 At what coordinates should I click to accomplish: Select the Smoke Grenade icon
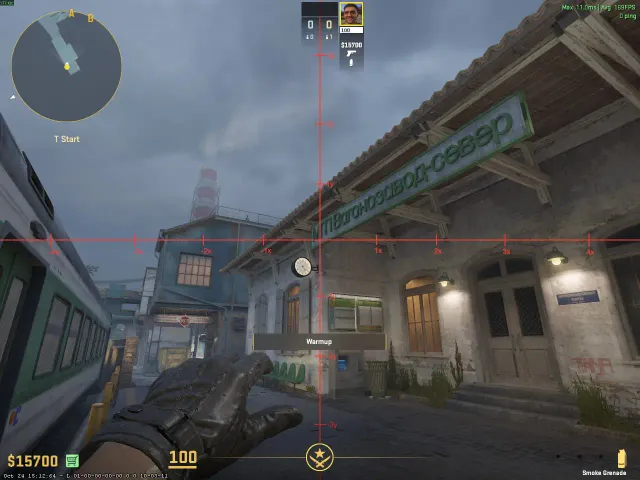pyautogui.click(x=620, y=457)
